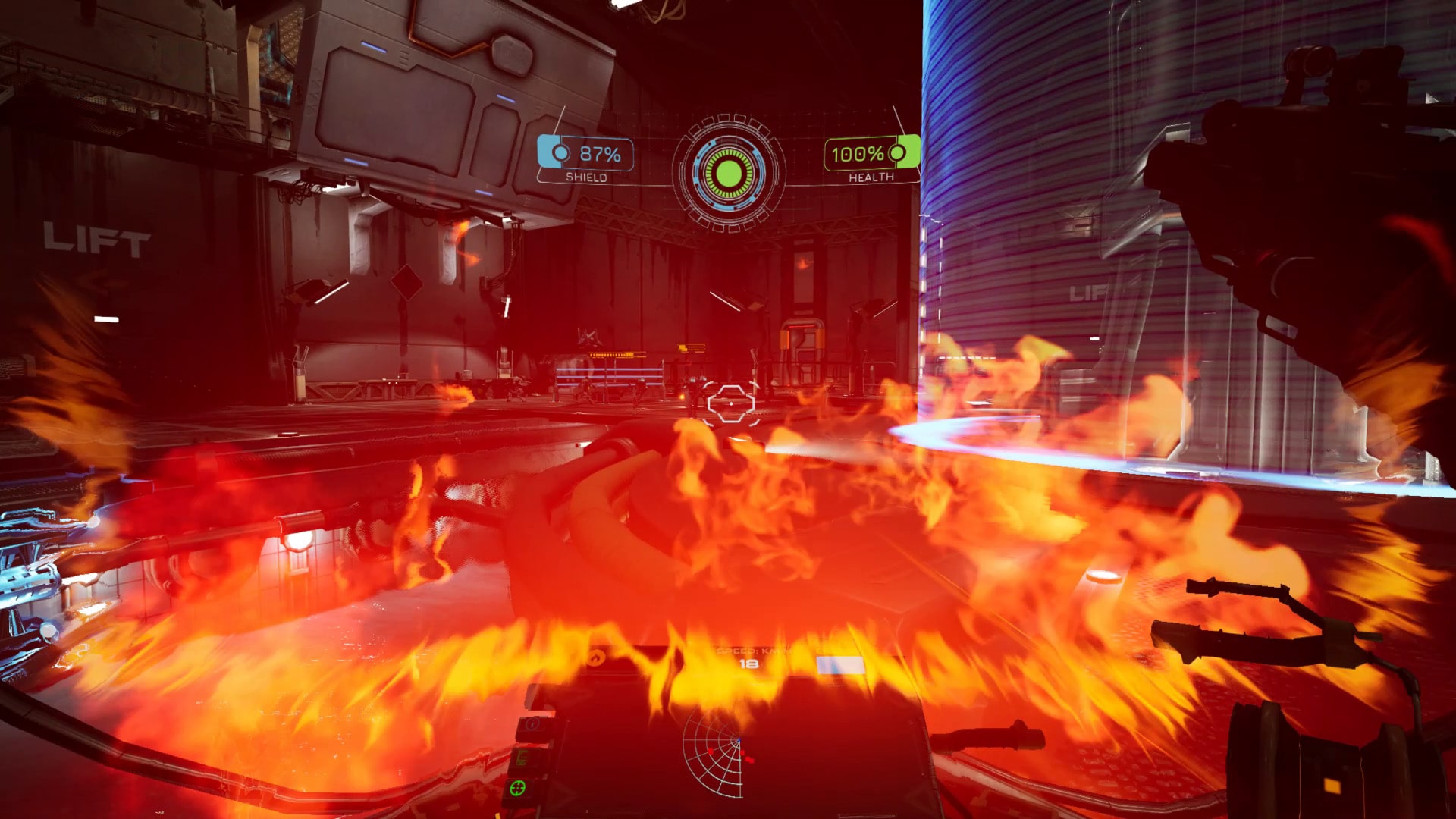Click the info button on the dashboard
Screen dimensions: 1456x819
532,724
